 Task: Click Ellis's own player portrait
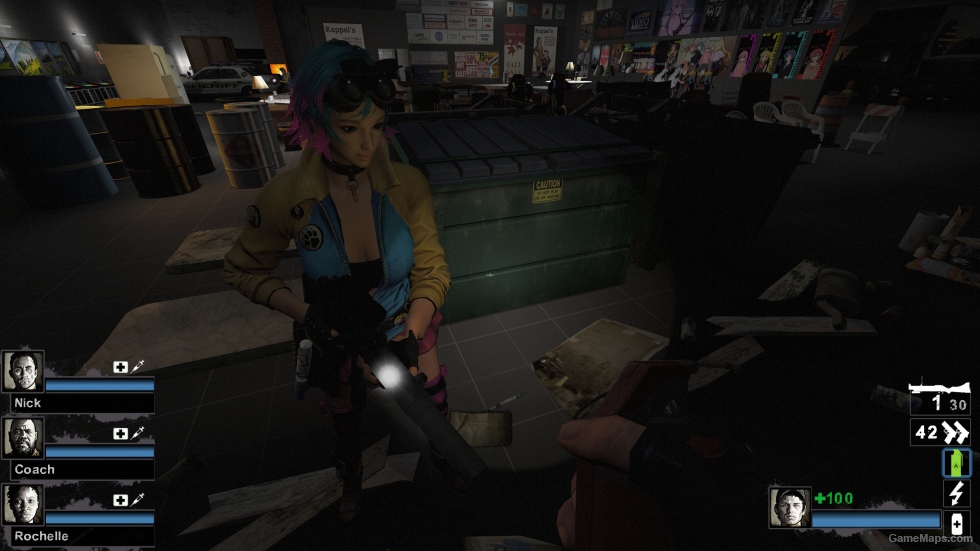(x=788, y=506)
